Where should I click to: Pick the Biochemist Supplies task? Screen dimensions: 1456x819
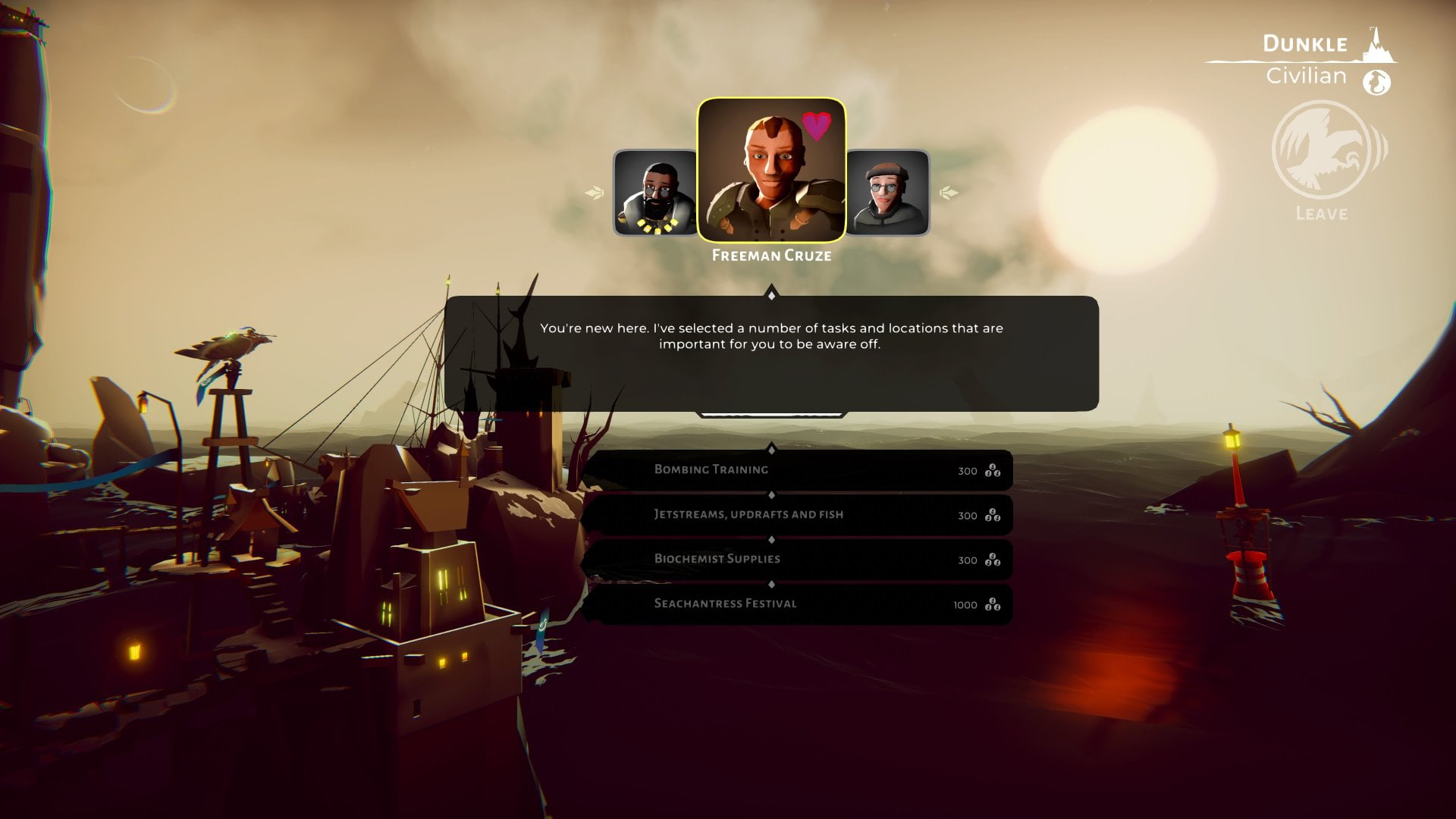coord(796,560)
